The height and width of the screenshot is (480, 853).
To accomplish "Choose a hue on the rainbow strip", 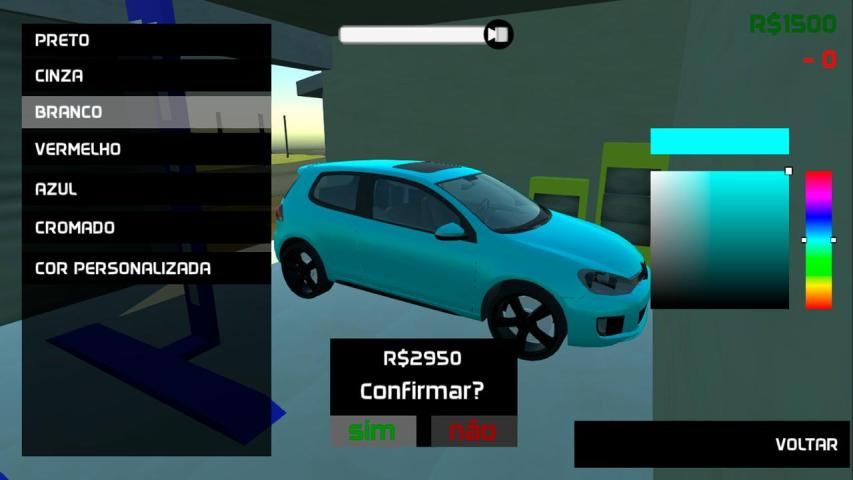I will click(819, 240).
